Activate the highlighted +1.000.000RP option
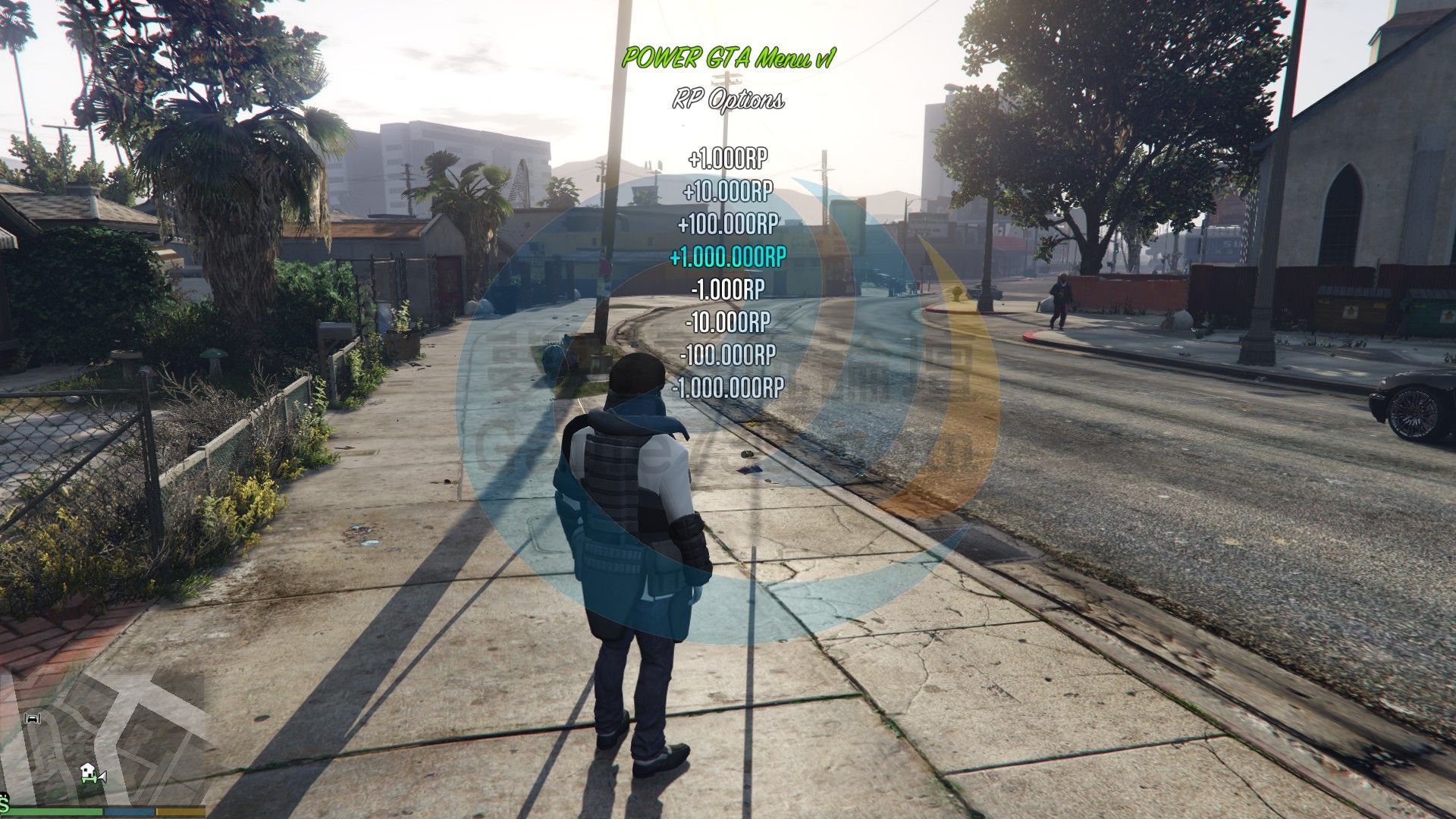 point(727,257)
